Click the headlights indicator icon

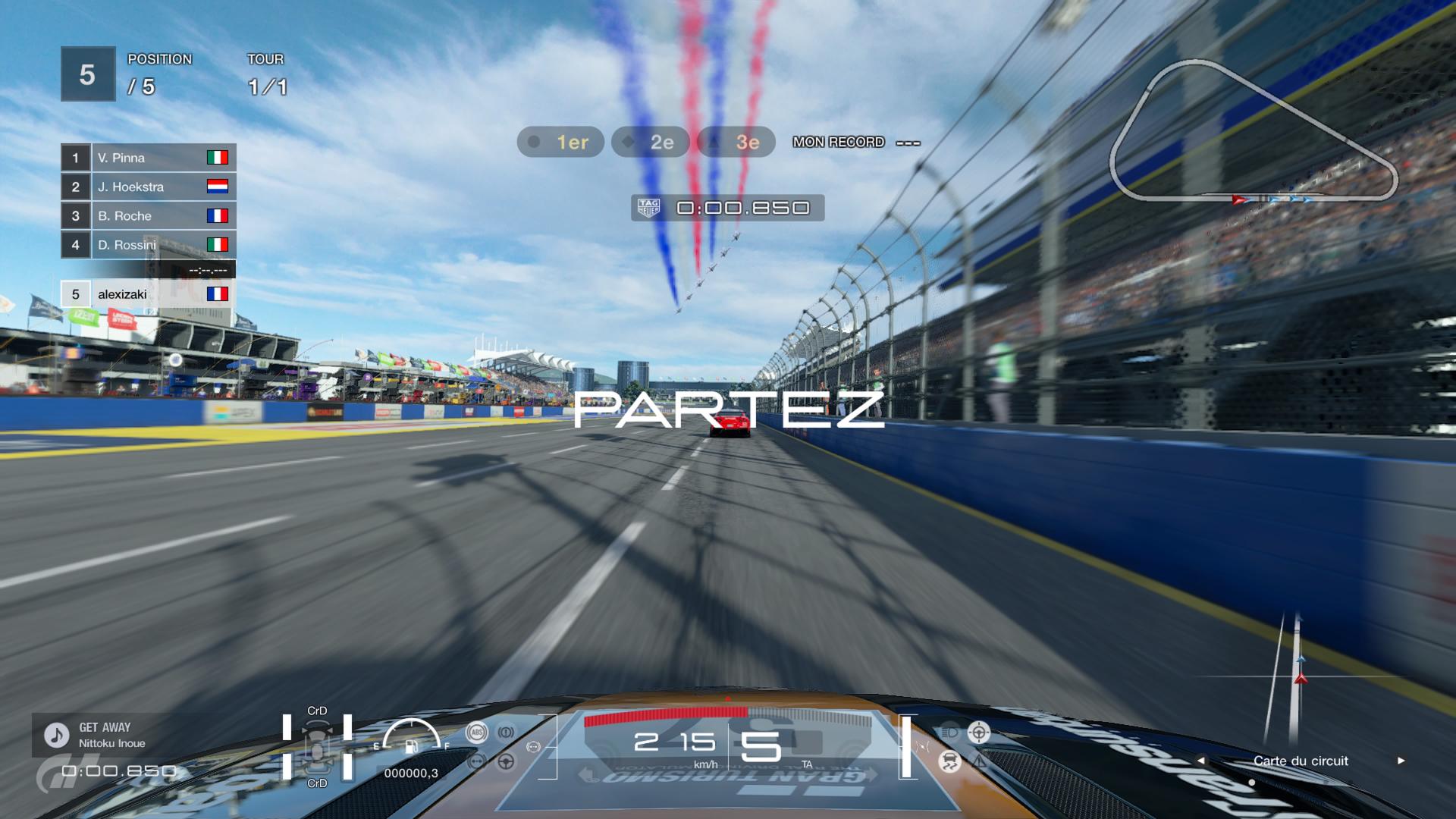click(x=949, y=733)
